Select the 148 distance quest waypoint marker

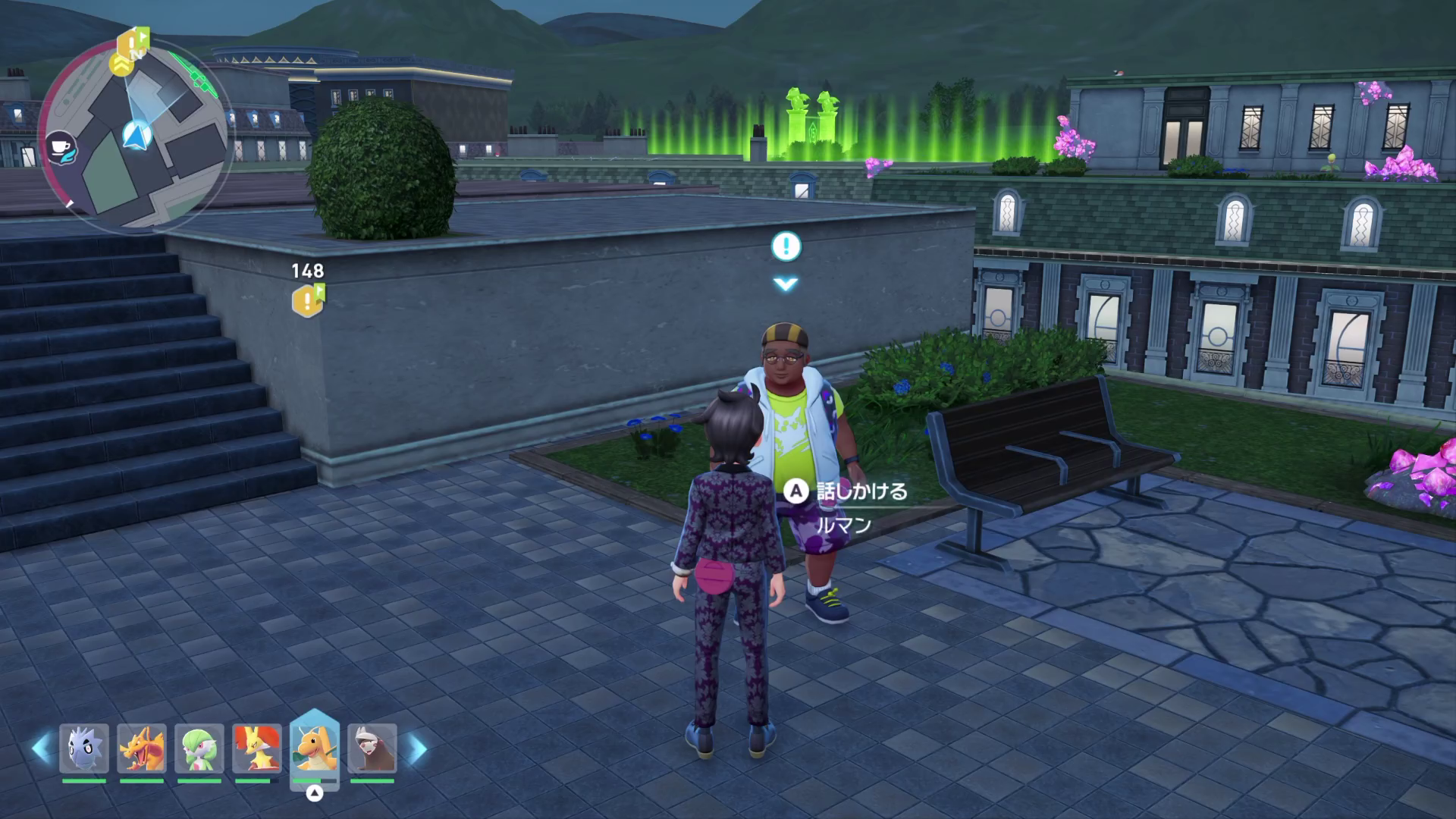point(307,301)
